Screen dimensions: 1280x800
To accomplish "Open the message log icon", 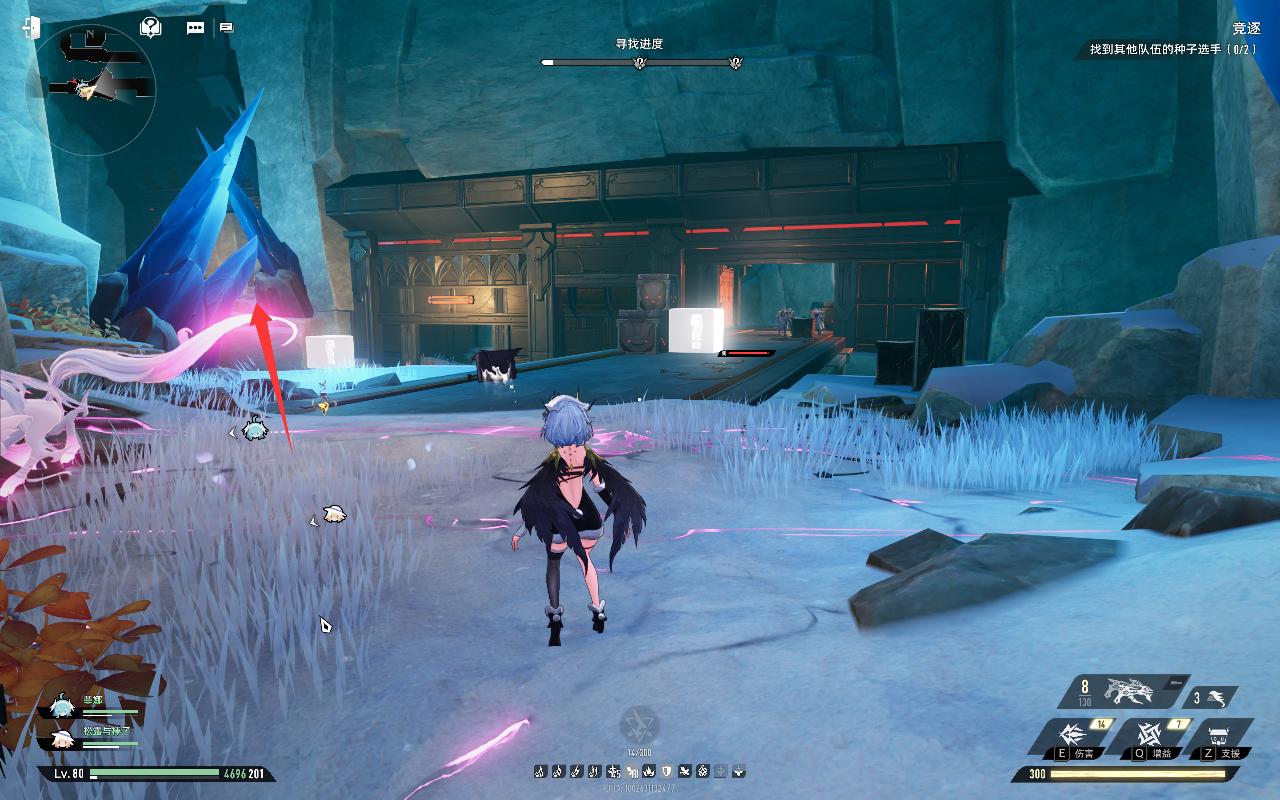I will tap(226, 28).
